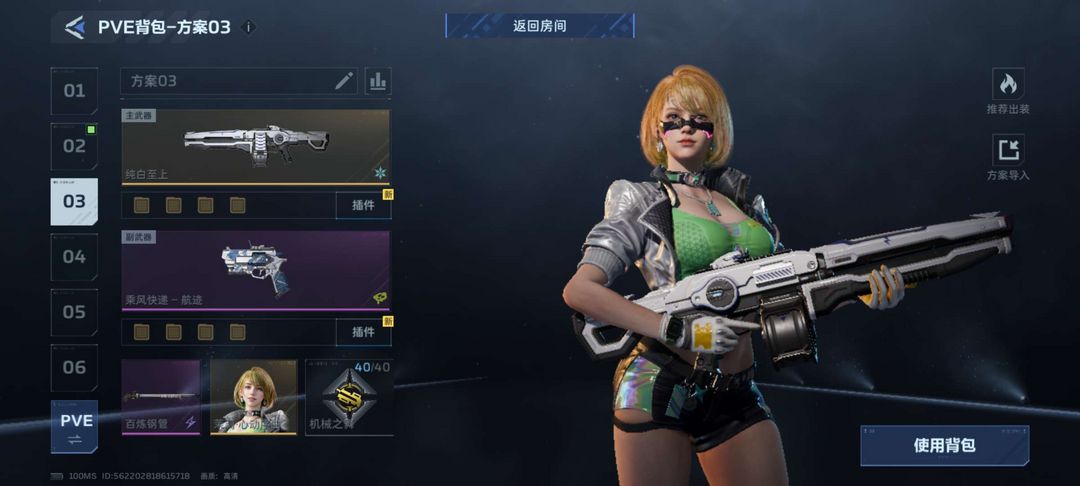Go back using the top-left arrow
This screenshot has height=486, width=1080.
pos(75,27)
